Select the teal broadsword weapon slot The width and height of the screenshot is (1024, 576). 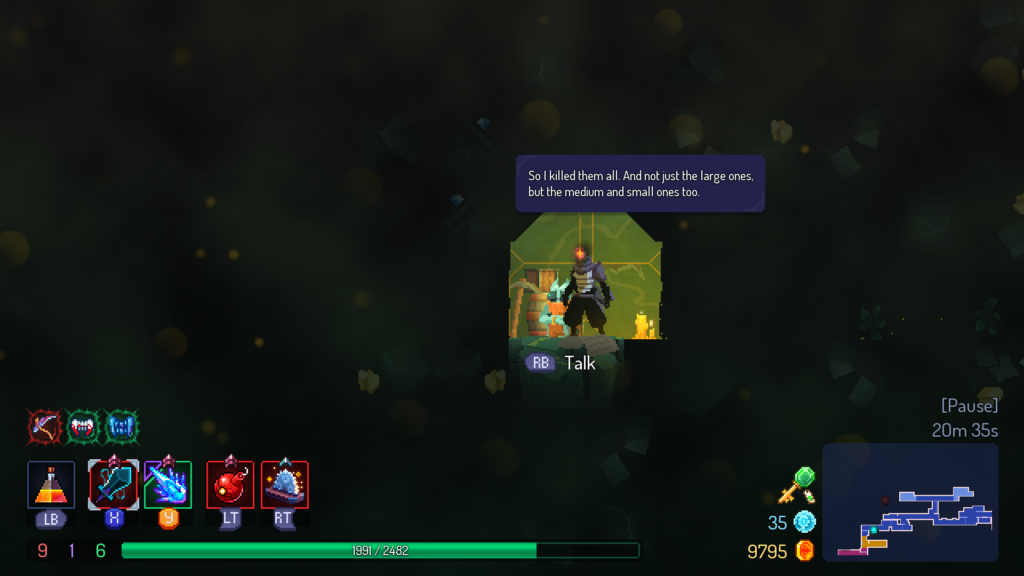pos(113,485)
